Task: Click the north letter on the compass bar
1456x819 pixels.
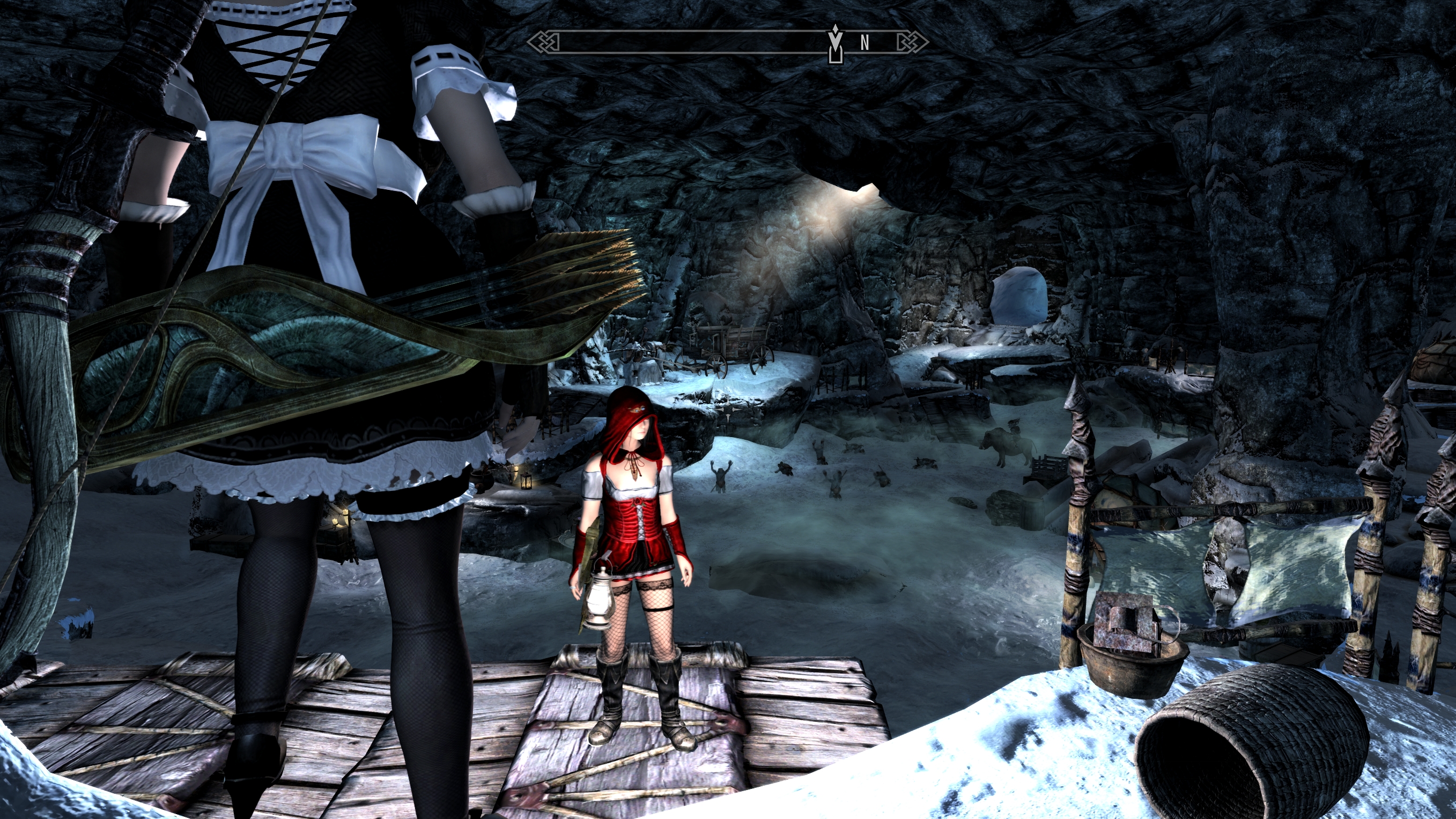Action: tap(864, 43)
